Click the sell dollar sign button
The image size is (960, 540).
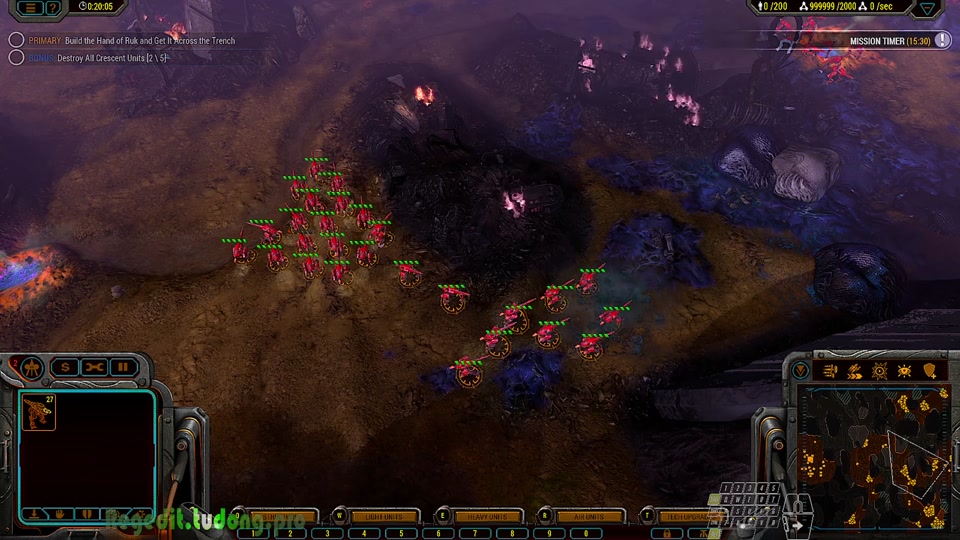pos(65,367)
